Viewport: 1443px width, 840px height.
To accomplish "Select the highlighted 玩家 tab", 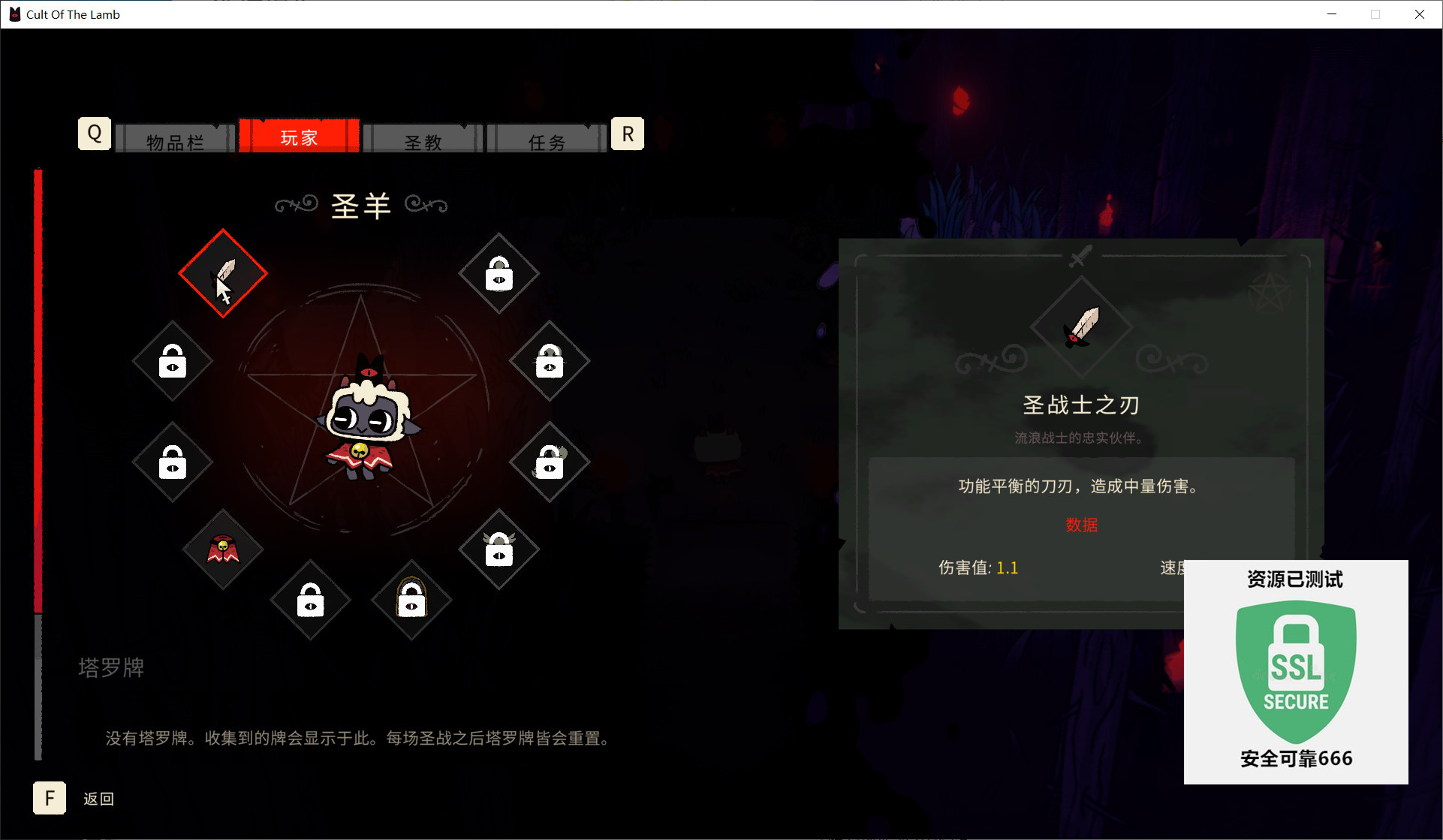I will pos(300,137).
